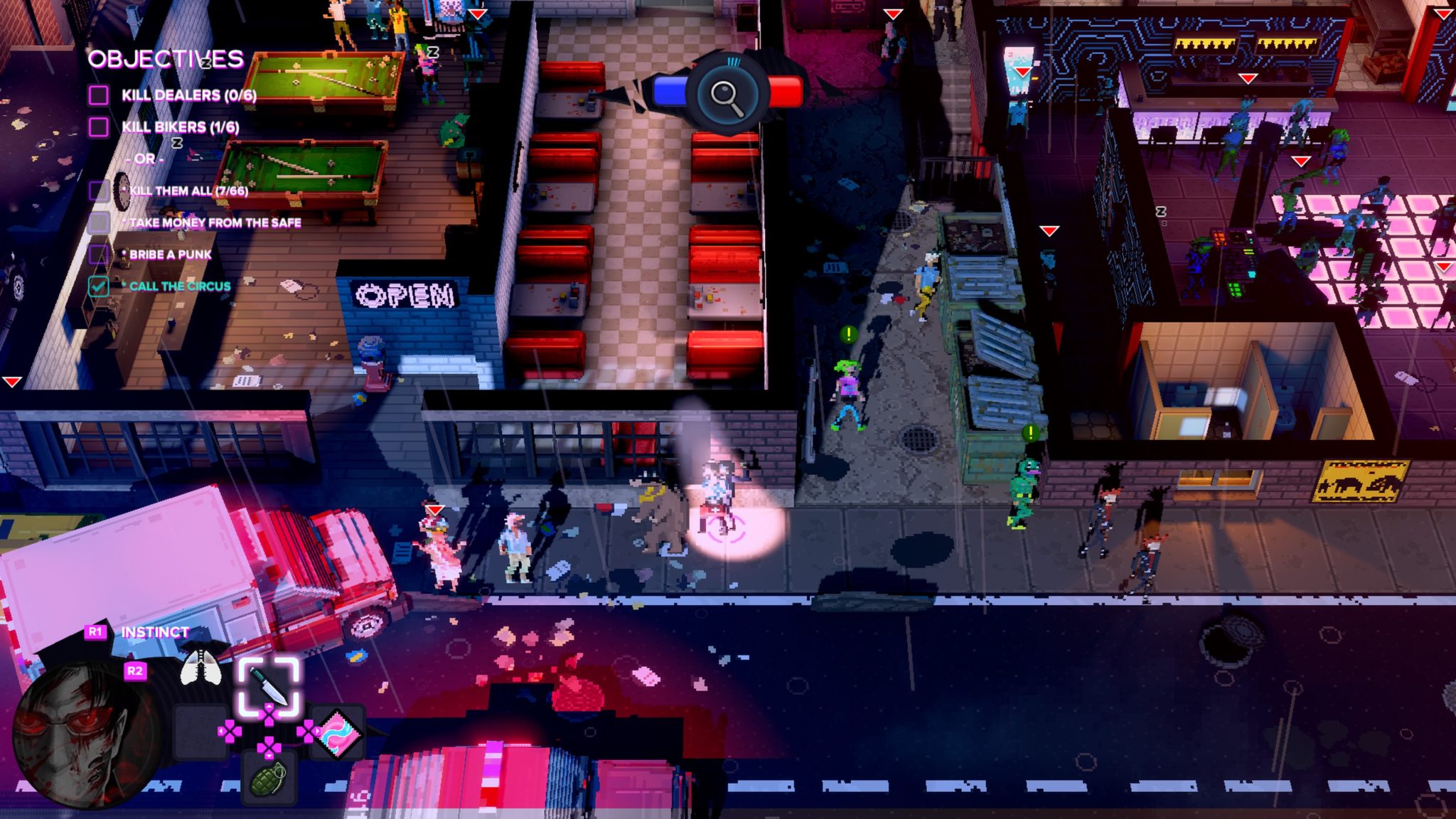Click the magnifying glass detection indicator

point(727,95)
